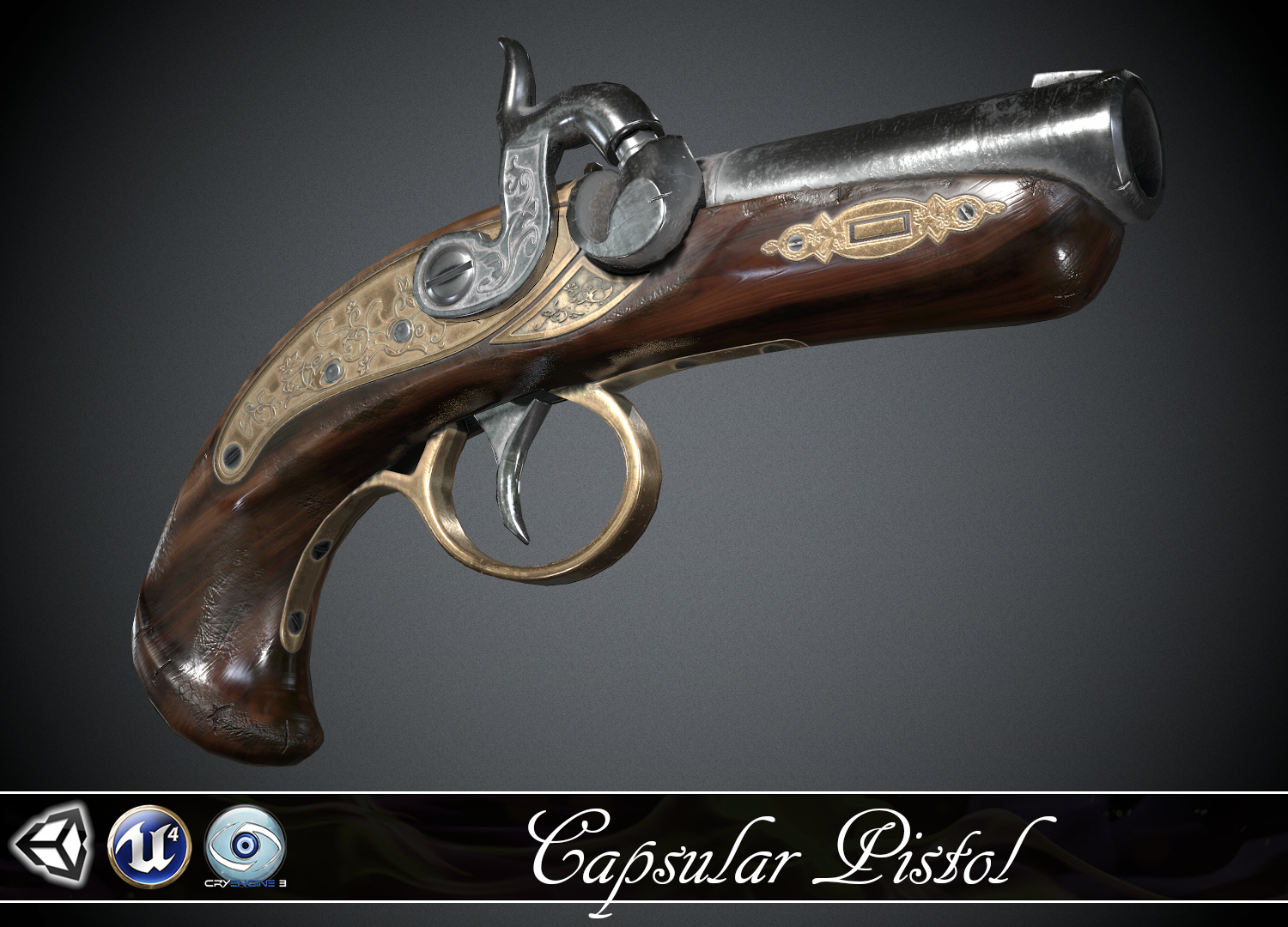The height and width of the screenshot is (927, 1288).
Task: Click the Unity engine logo
Action: [x=52, y=845]
